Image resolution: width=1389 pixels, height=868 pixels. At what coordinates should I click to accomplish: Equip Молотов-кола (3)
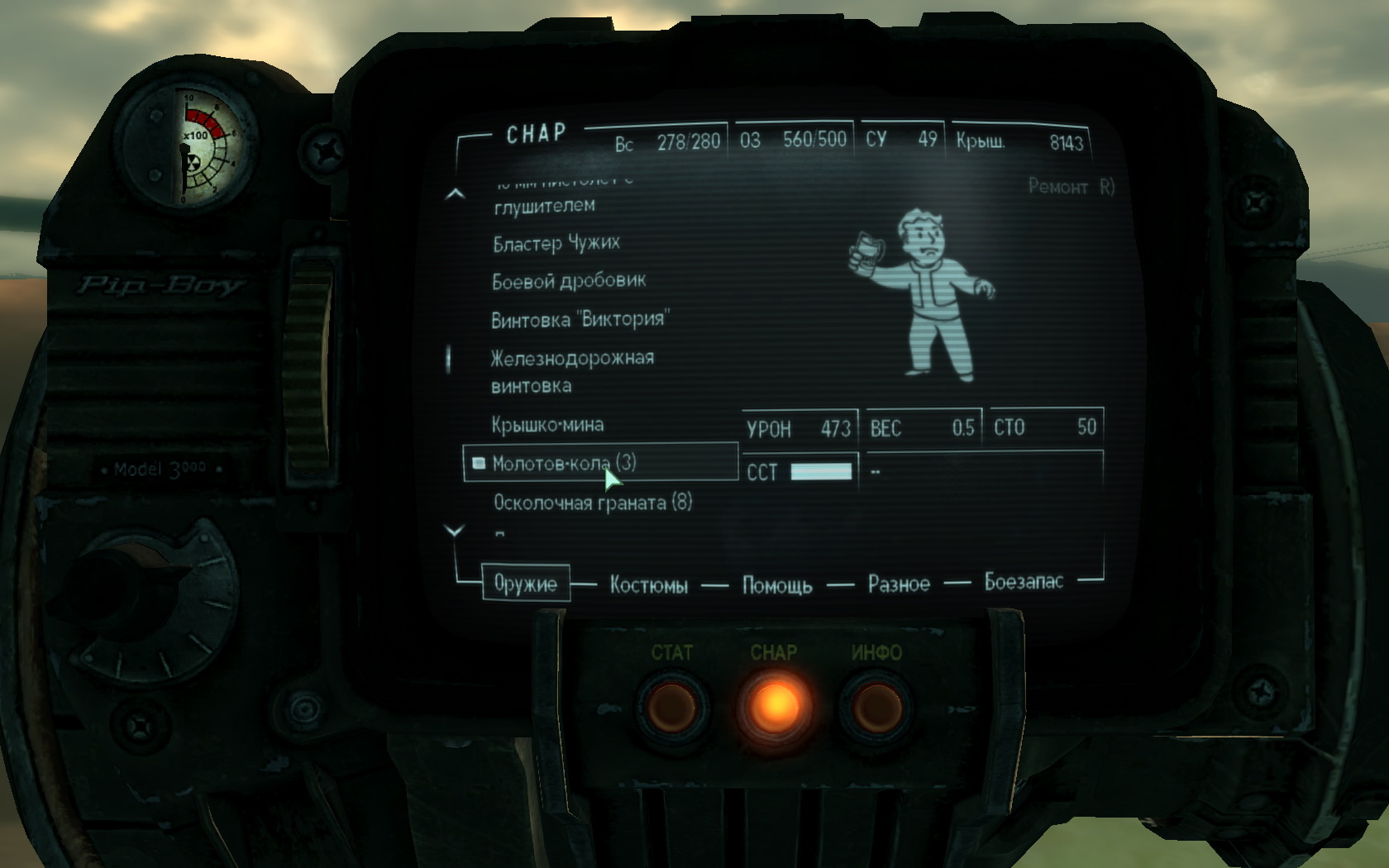(x=564, y=463)
